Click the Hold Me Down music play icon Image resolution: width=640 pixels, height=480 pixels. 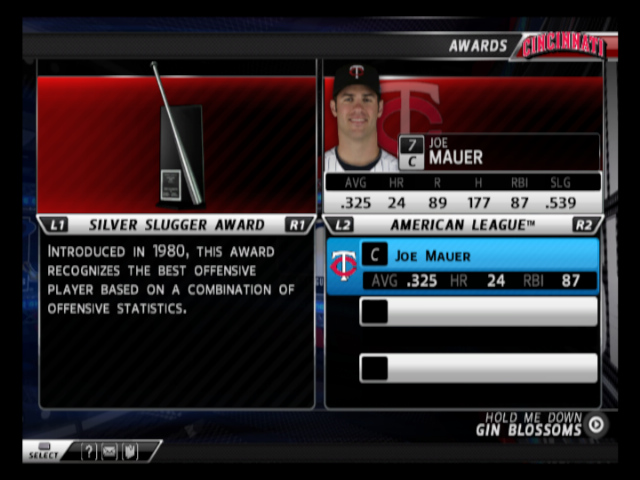(x=596, y=424)
